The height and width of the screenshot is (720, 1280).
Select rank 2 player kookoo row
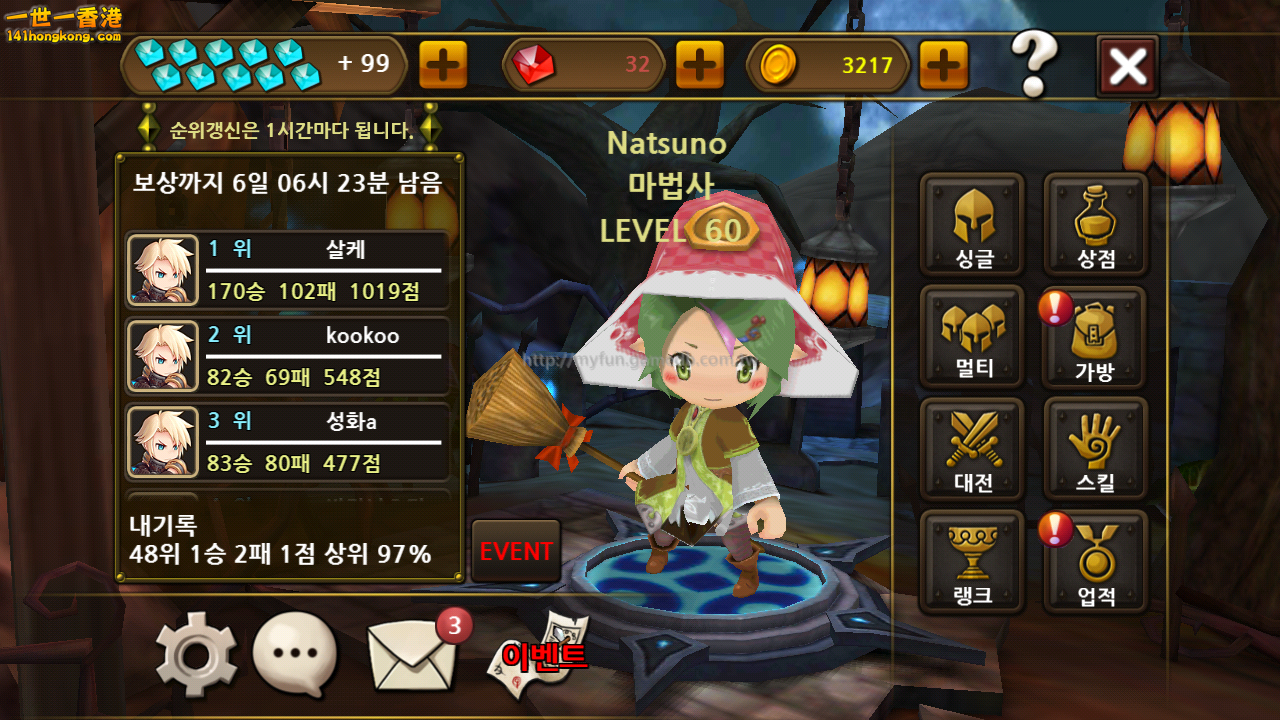click(x=288, y=356)
